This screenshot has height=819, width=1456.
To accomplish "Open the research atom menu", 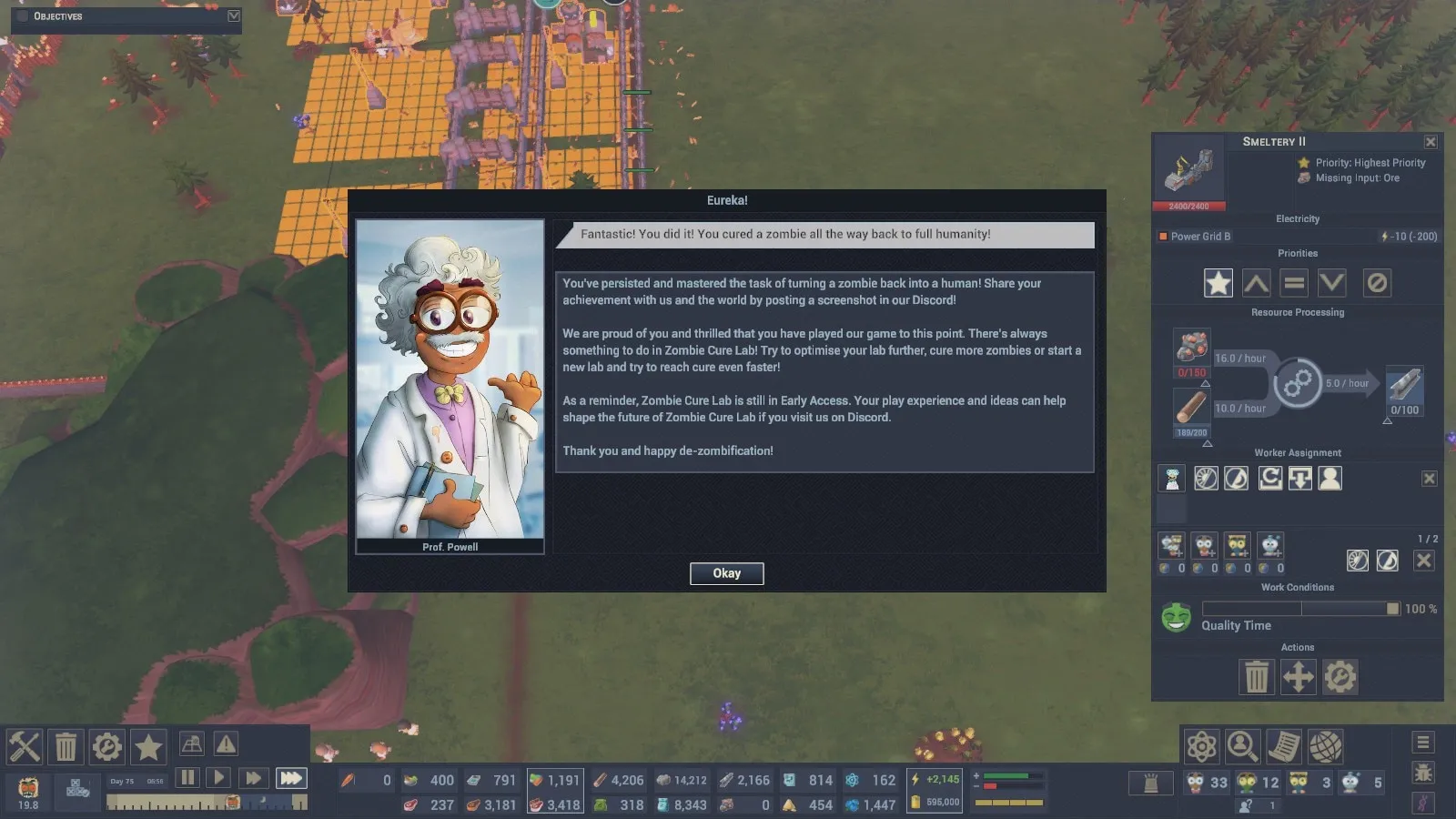I will click(1201, 747).
